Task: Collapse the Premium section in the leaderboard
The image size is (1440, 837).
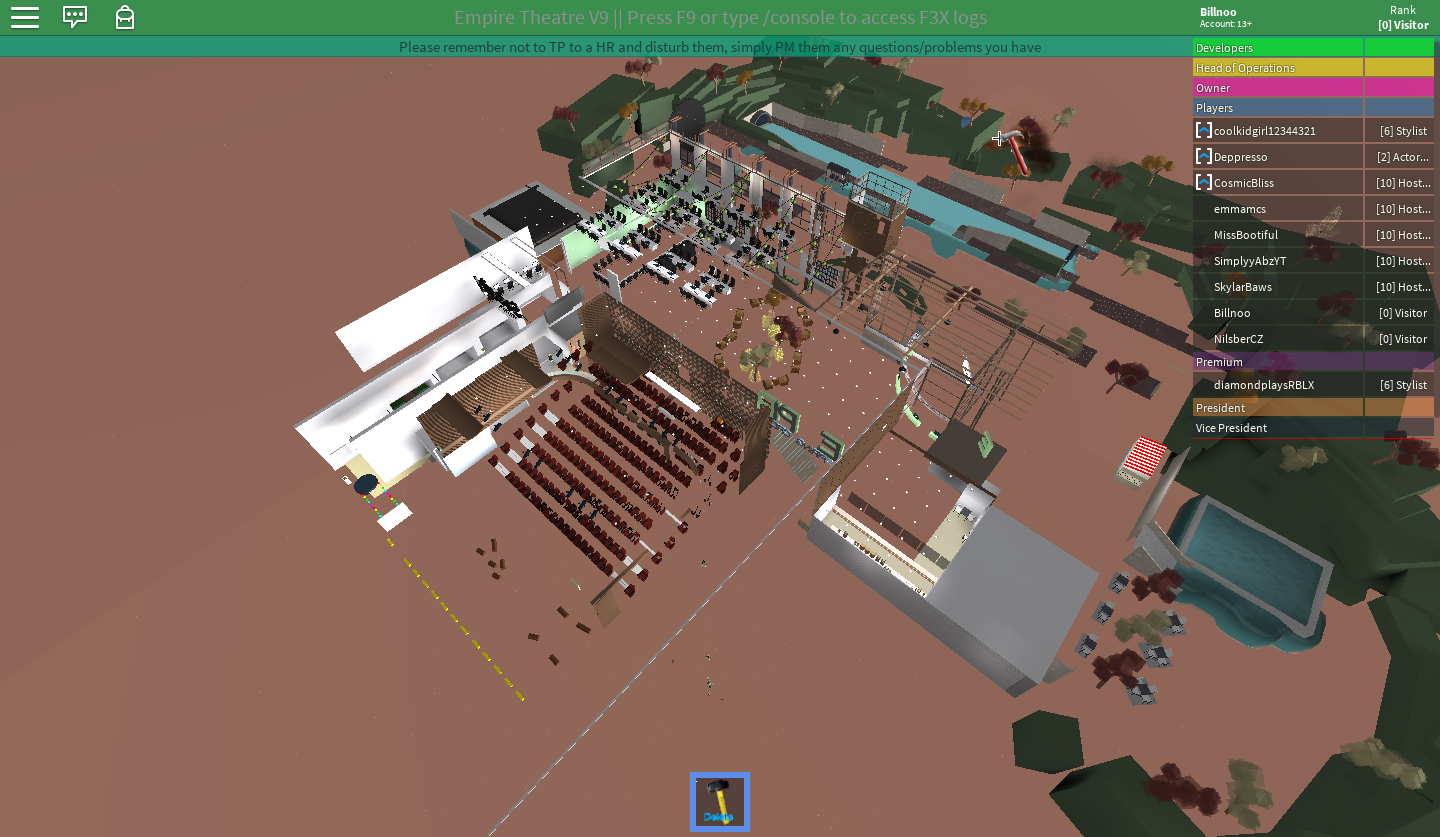Action: tap(1278, 361)
